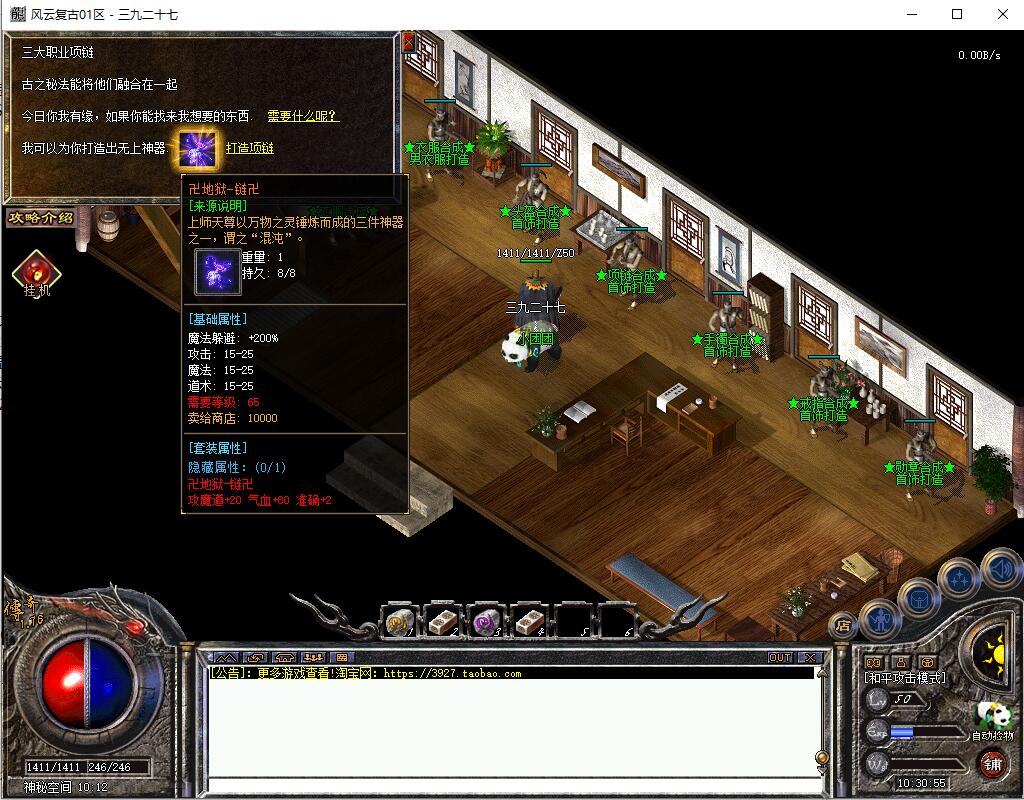
Task: Close the NPC dialogue panel
Action: [408, 42]
